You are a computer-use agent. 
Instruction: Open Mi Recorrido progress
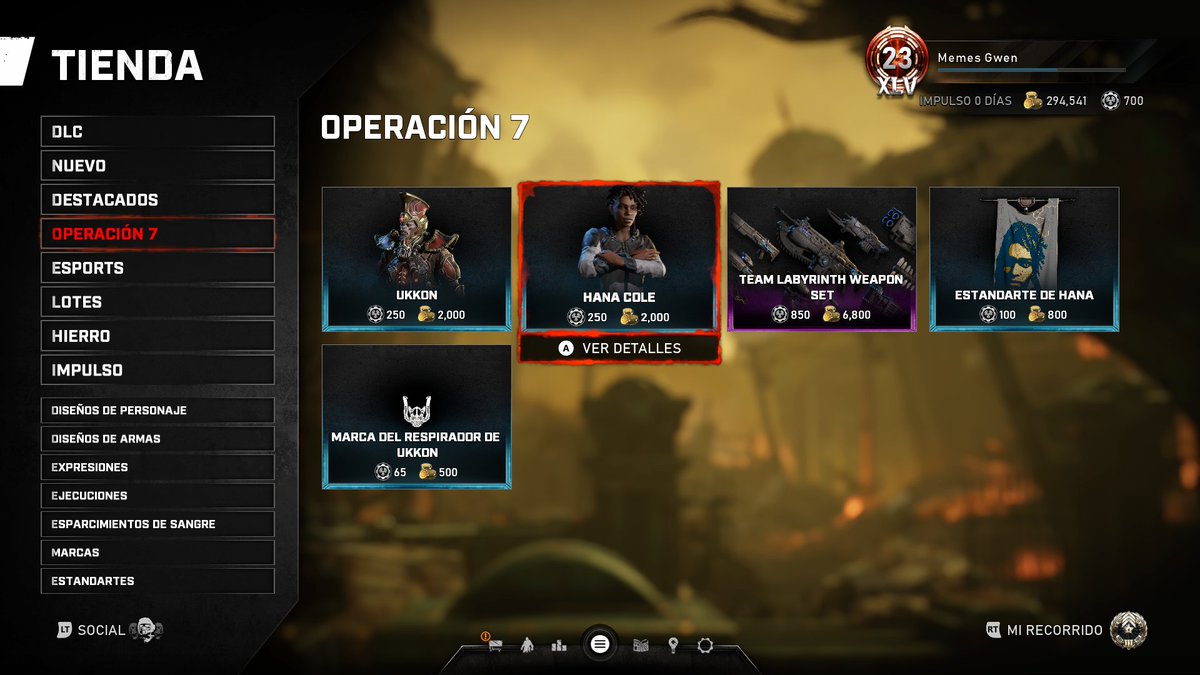pos(1065,630)
